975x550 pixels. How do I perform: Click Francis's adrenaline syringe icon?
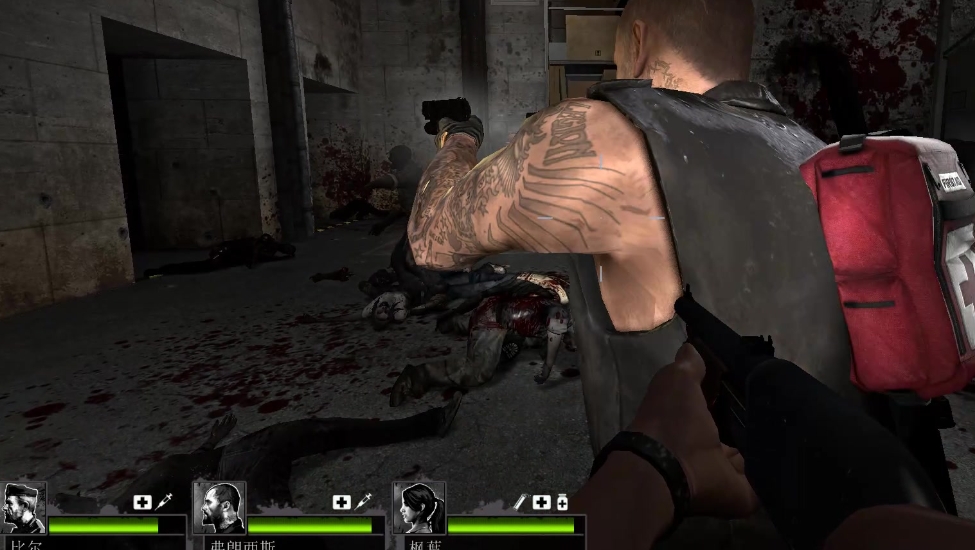tap(363, 502)
